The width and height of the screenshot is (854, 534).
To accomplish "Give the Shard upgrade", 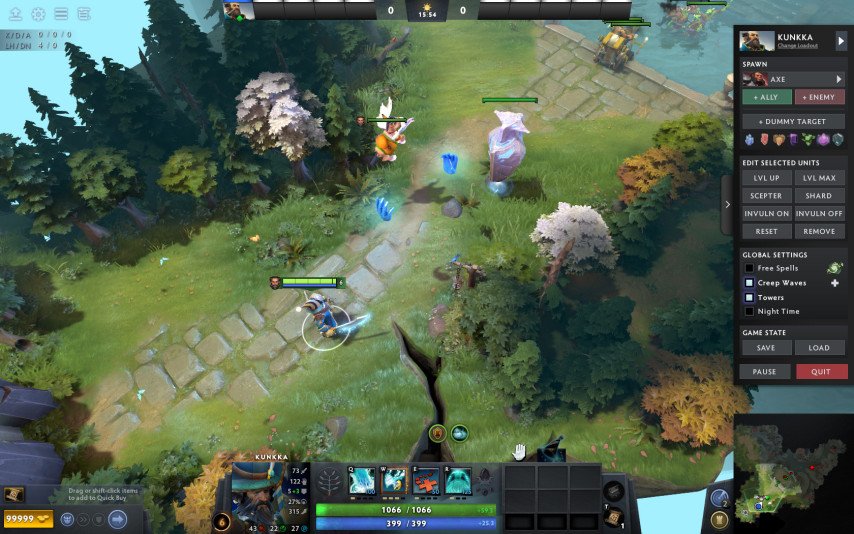I will pyautogui.click(x=820, y=196).
